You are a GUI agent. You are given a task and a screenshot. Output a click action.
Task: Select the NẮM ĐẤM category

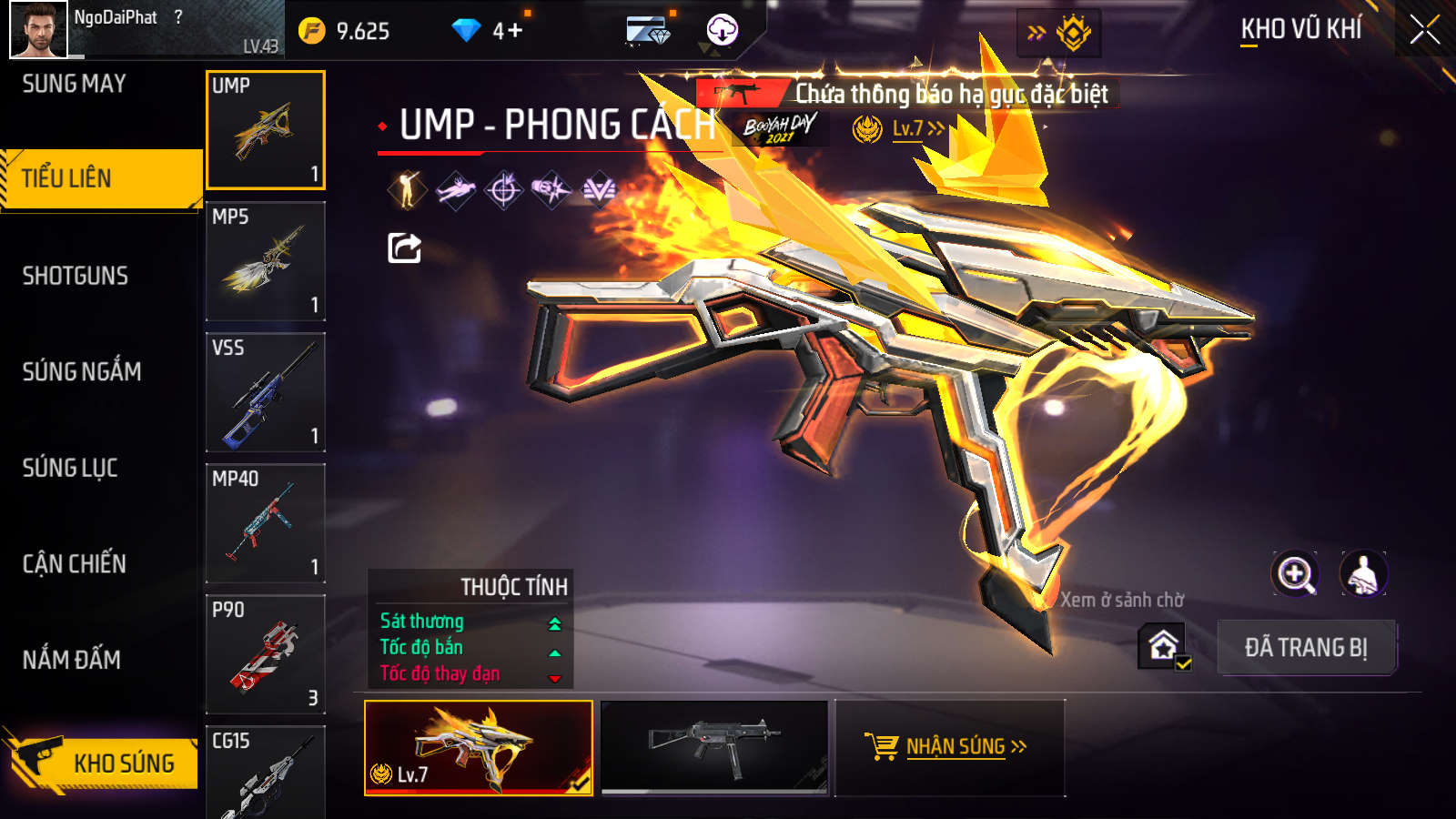(72, 660)
